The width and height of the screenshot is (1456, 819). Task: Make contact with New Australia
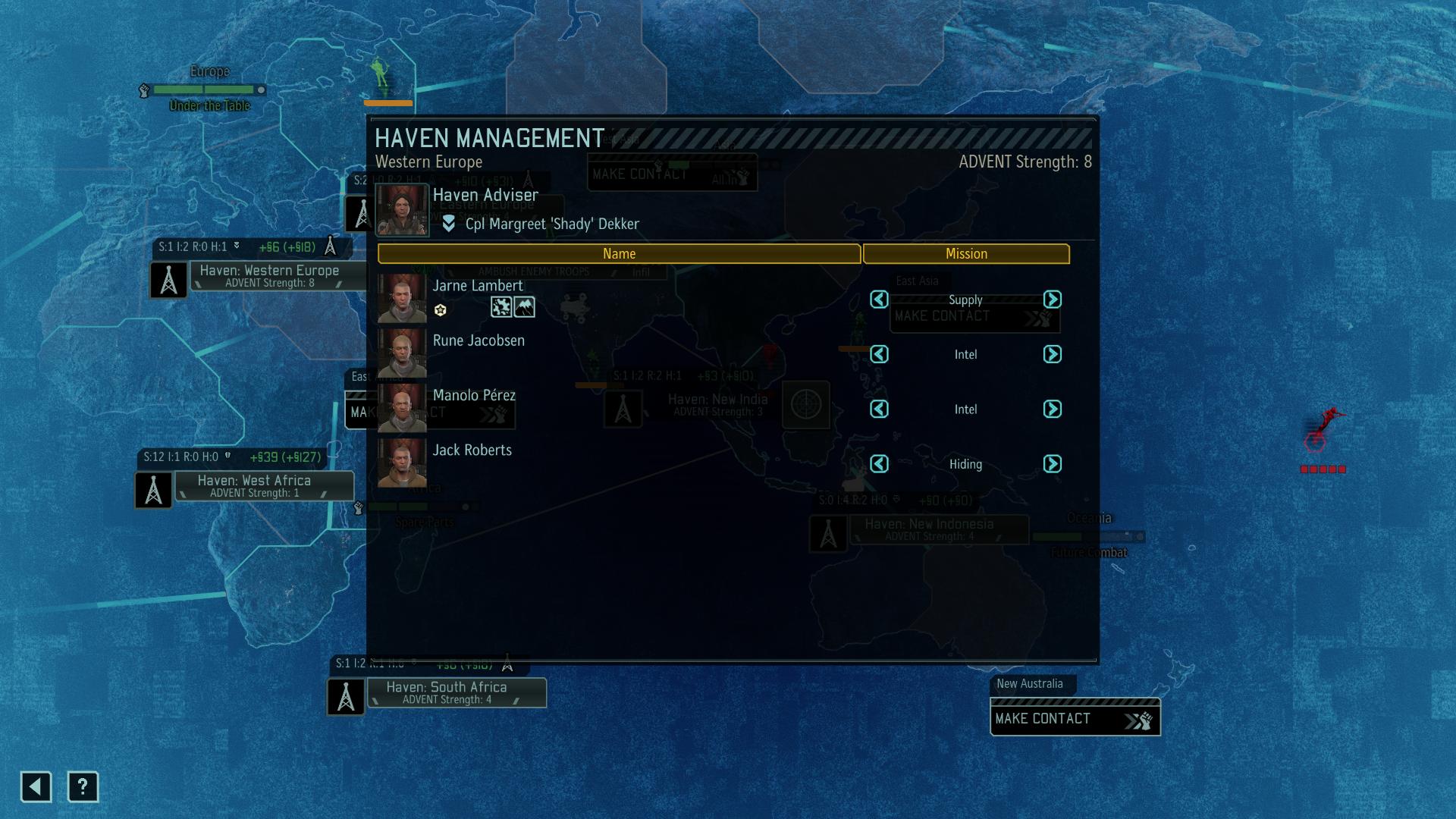click(x=1074, y=718)
